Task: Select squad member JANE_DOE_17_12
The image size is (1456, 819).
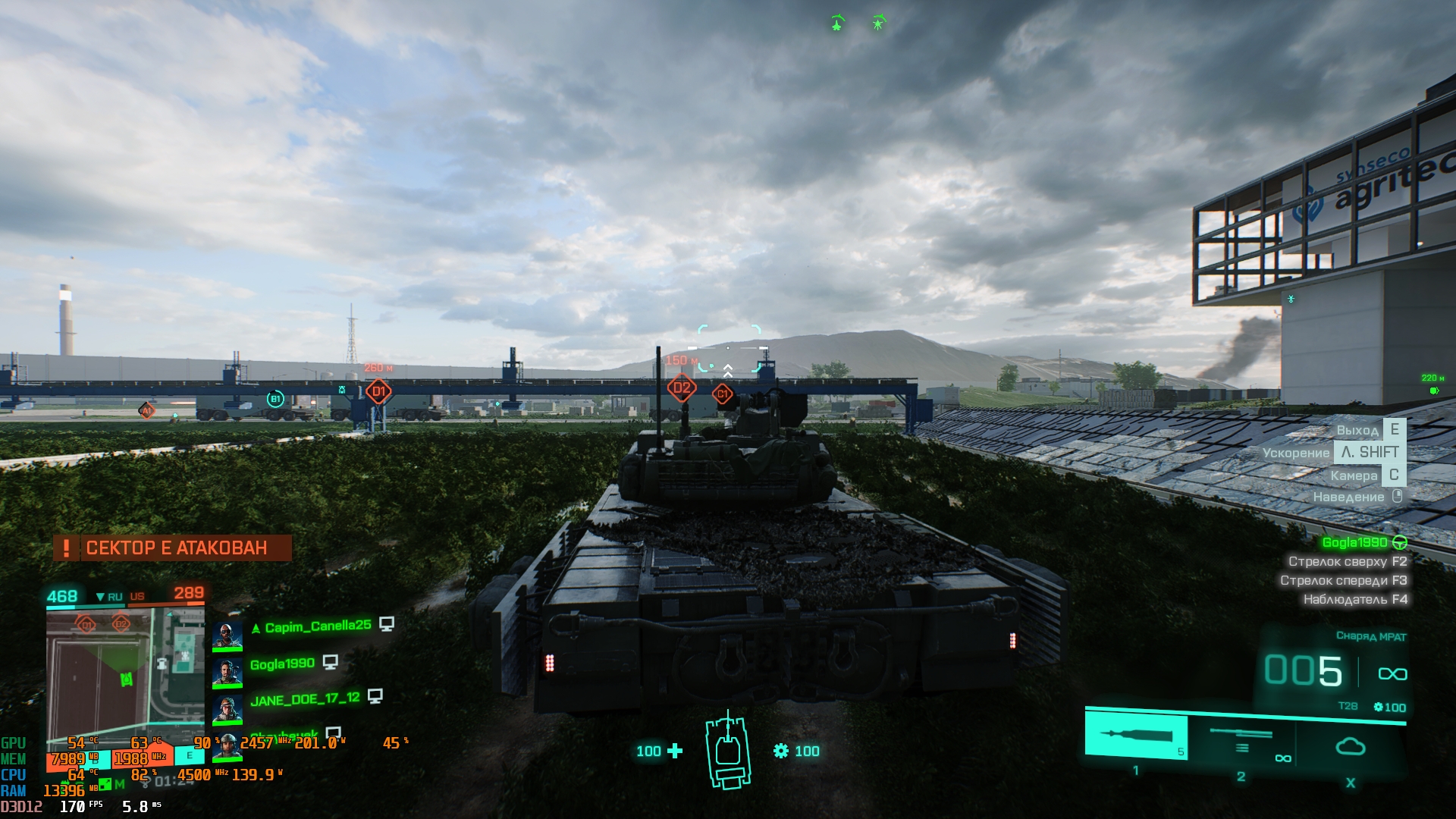Action: coord(305,698)
